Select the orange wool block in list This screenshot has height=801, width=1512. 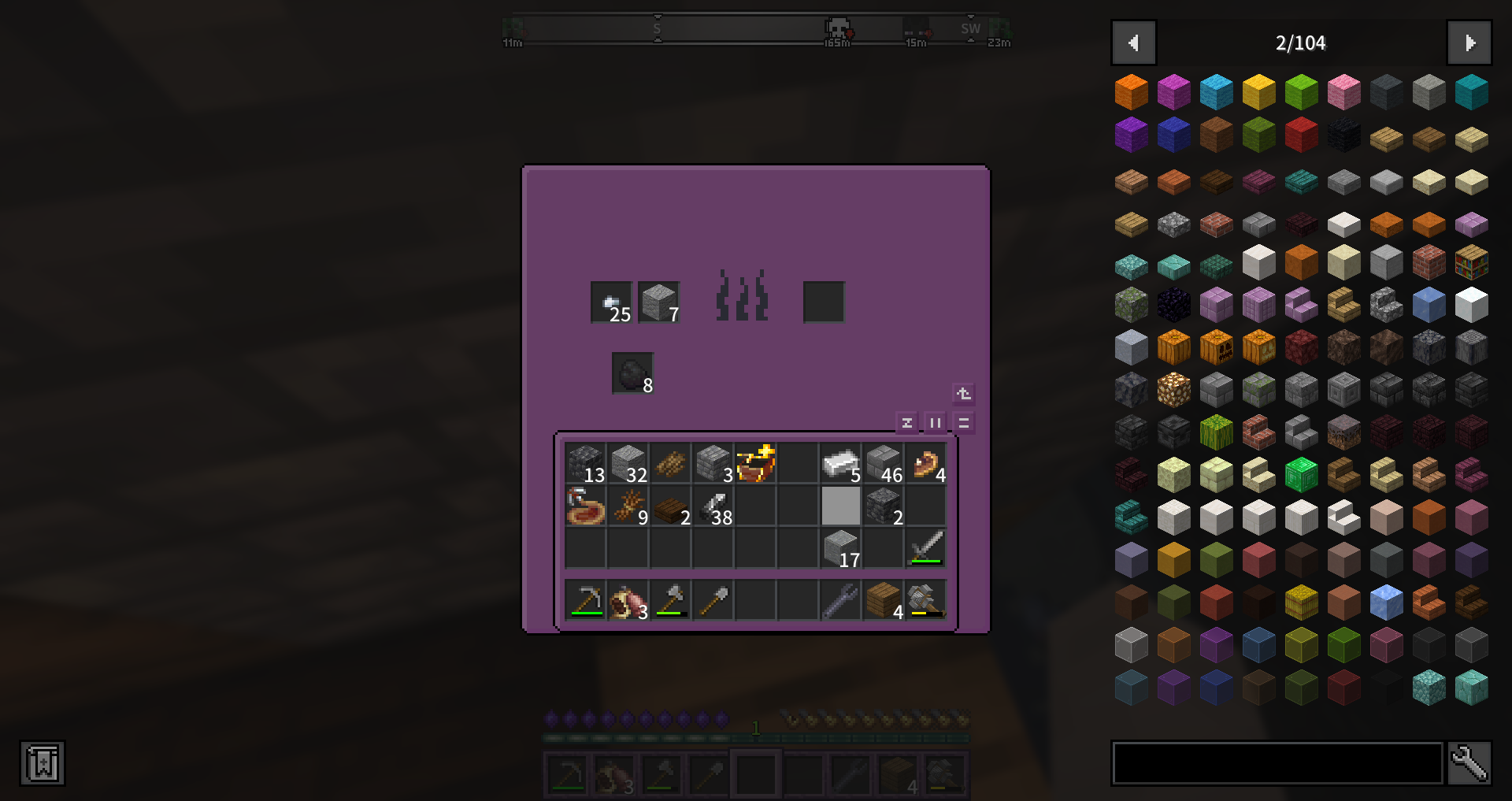pyautogui.click(x=1132, y=92)
